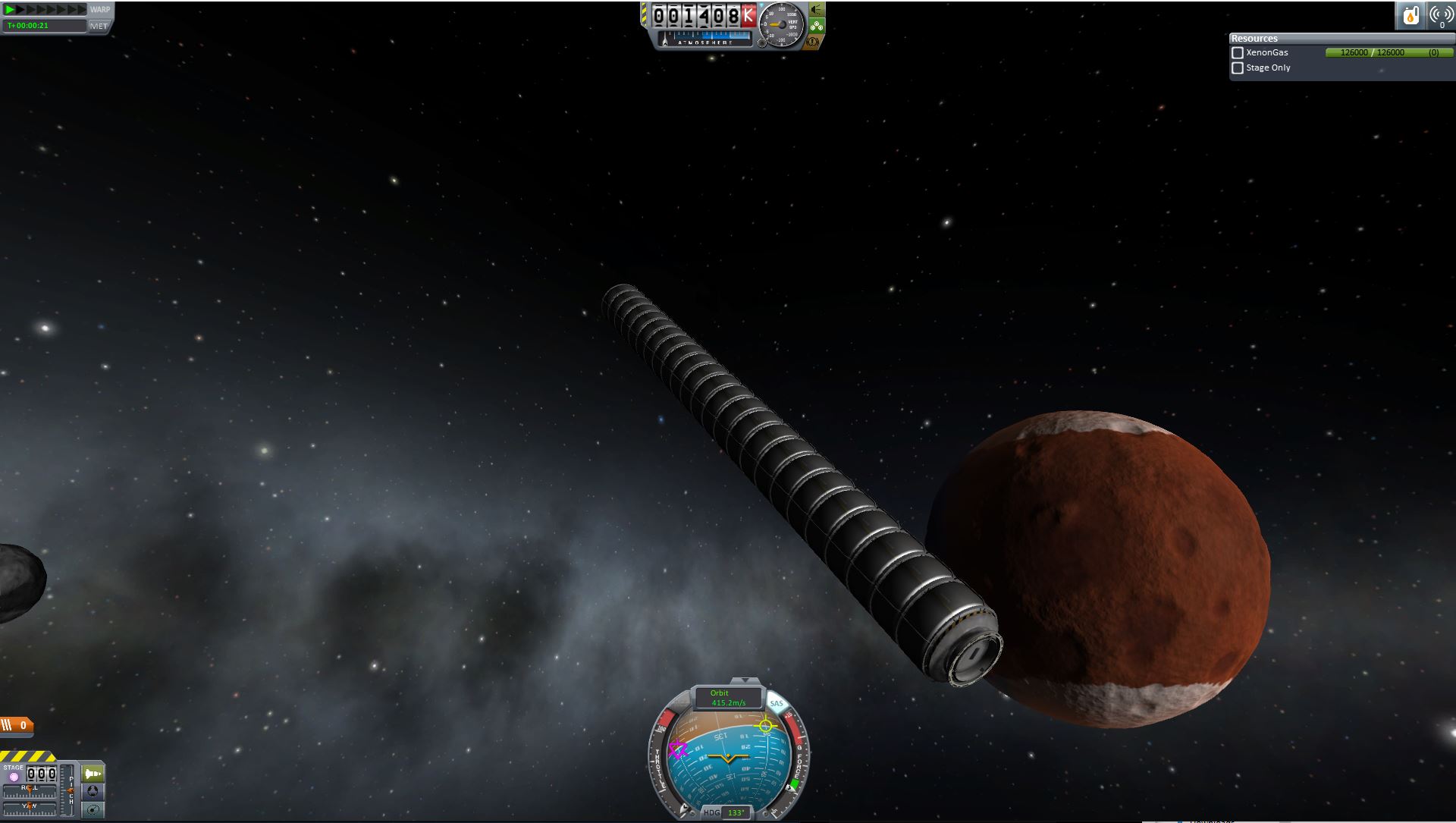
Task: Toggle the brakes warning button
Action: [x=813, y=42]
